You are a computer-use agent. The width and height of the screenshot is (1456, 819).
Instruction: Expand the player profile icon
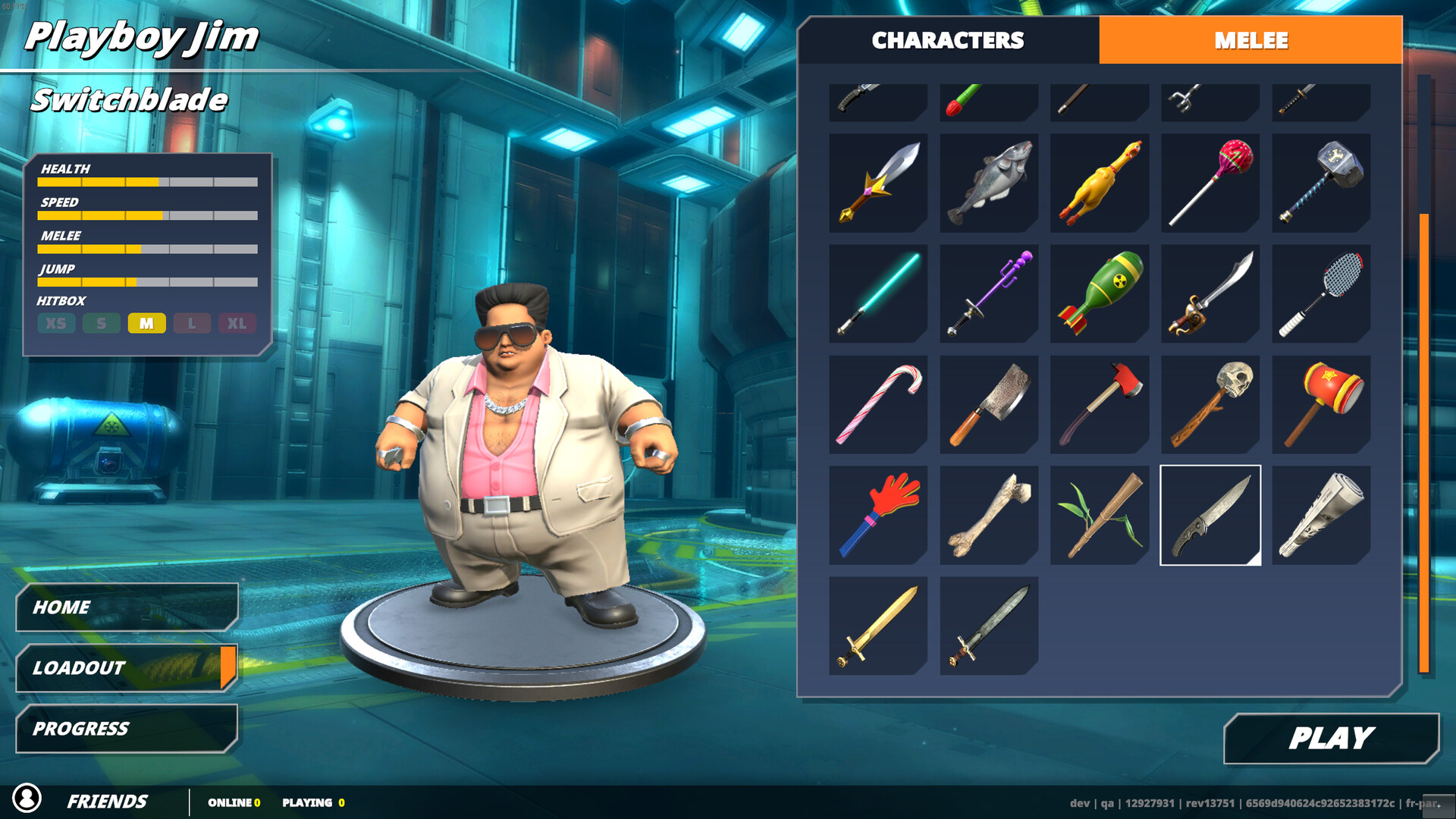29,799
